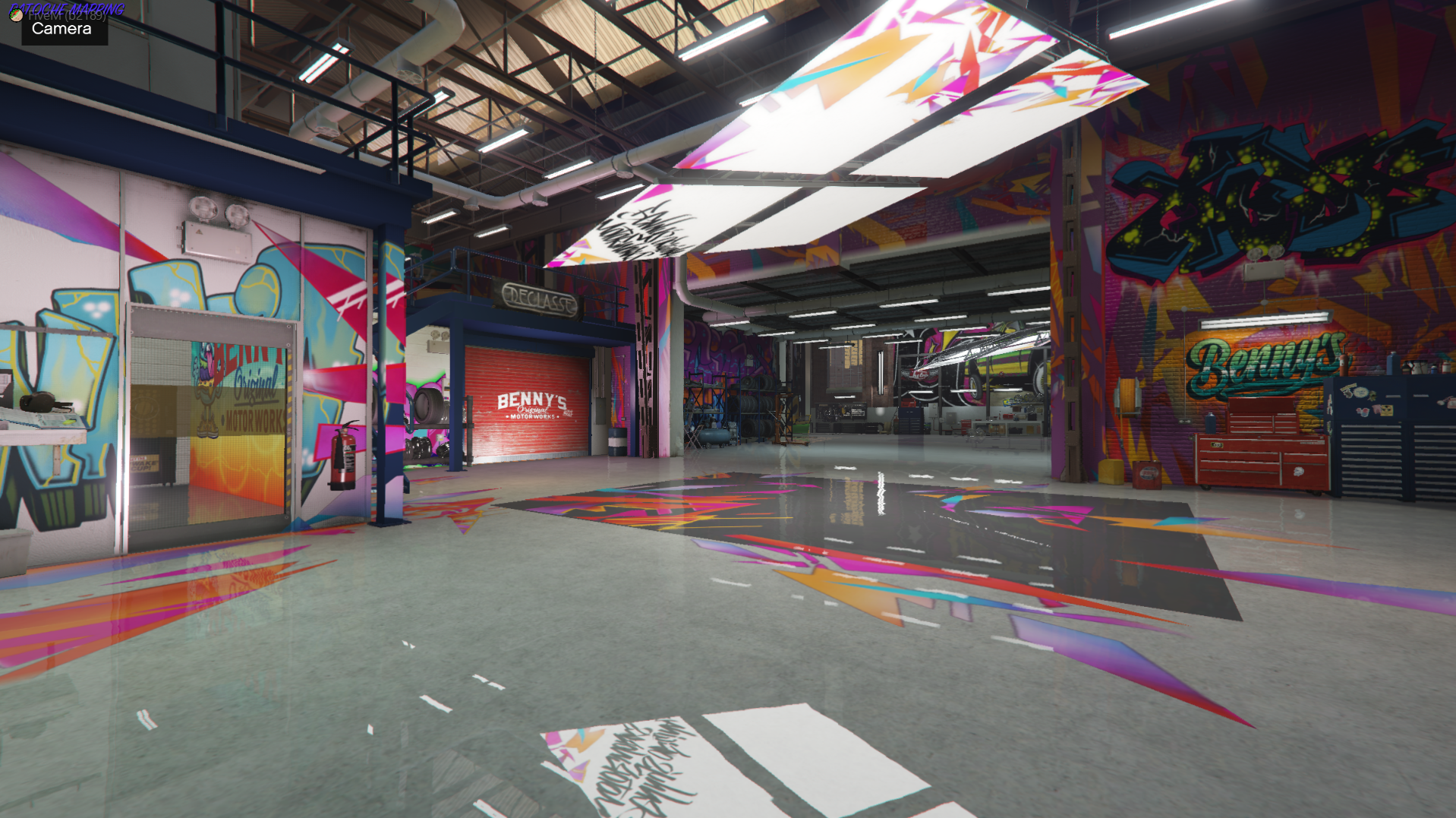This screenshot has height=818, width=1456.
Task: Click the Camera label box
Action: (63, 30)
